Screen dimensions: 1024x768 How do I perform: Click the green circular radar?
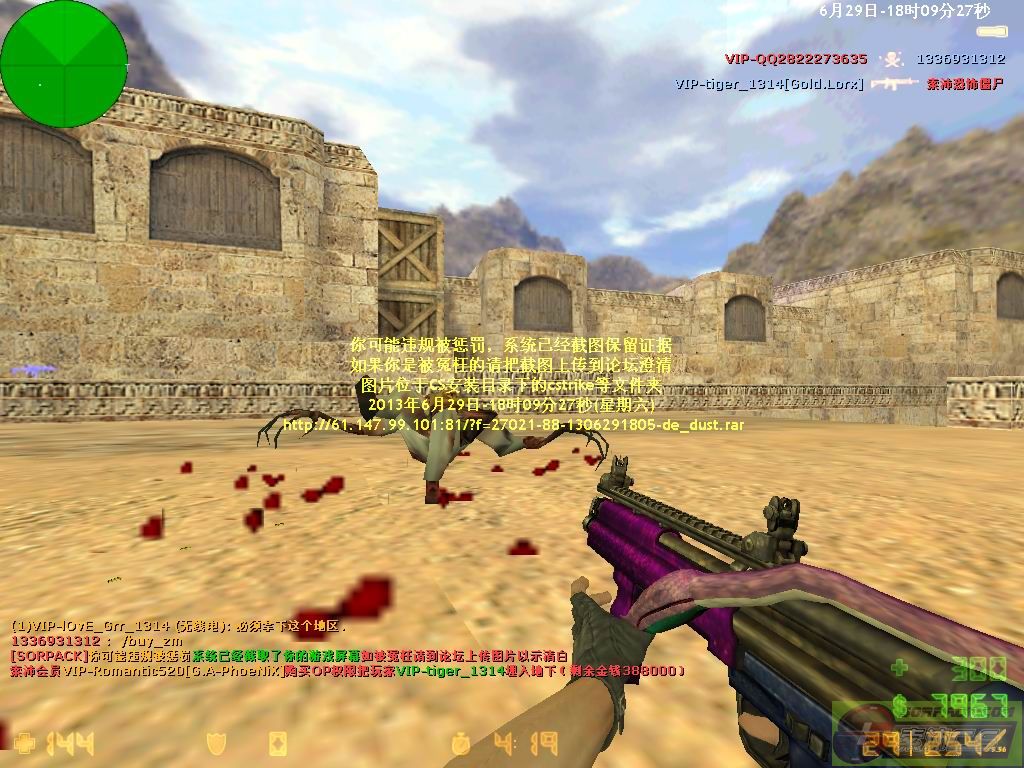pyautogui.click(x=64, y=64)
